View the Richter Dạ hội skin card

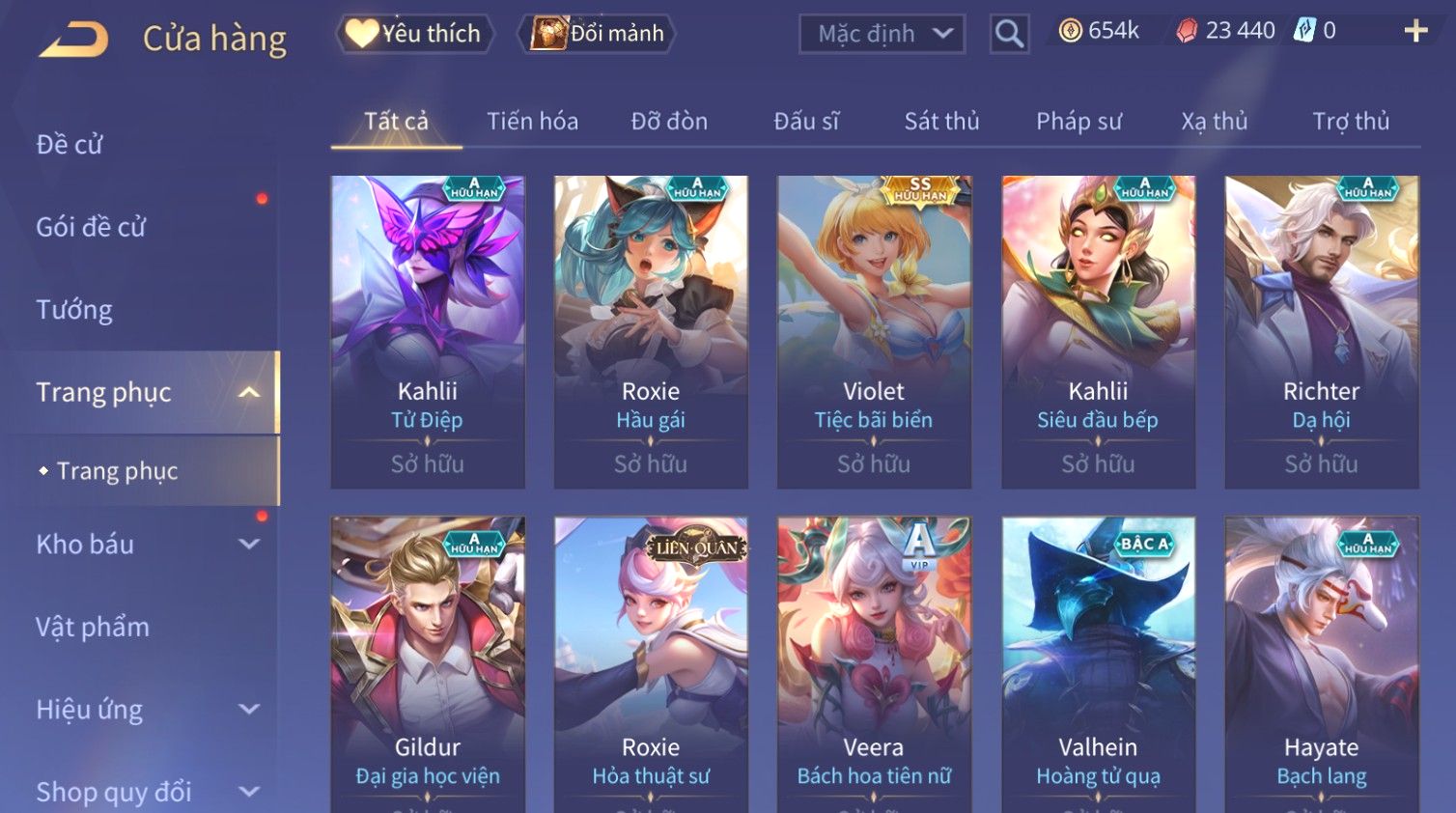point(1321,330)
